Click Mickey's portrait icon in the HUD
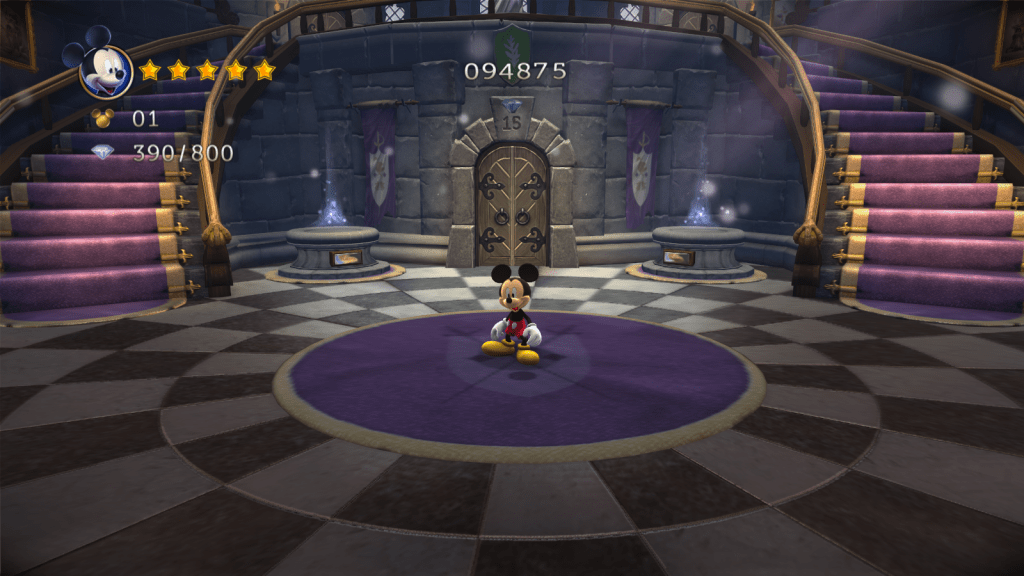Viewport: 1024px width, 576px height. coord(105,70)
